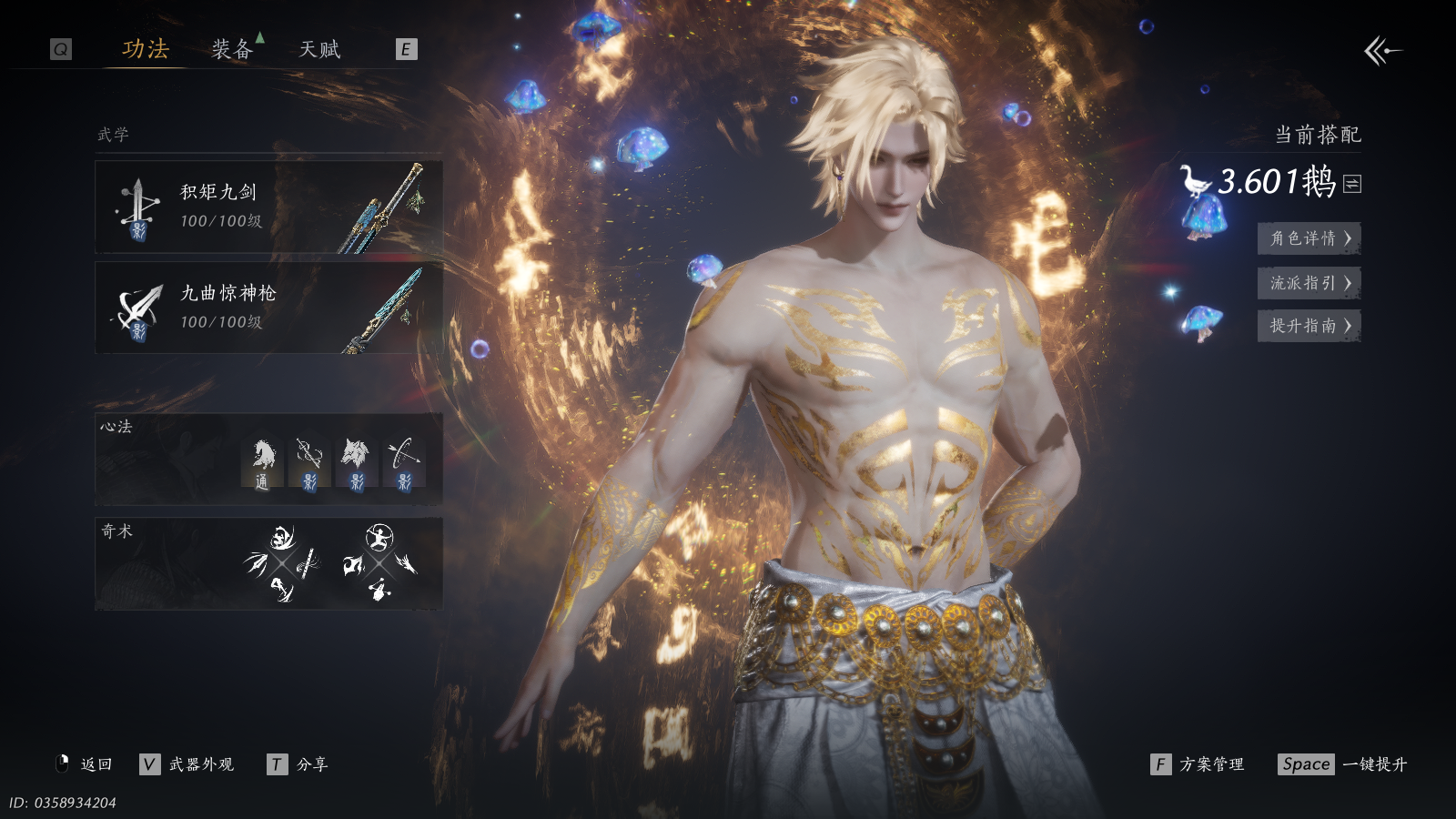Open the wolf-head 心法 slot
1456x819 pixels.
click(356, 463)
